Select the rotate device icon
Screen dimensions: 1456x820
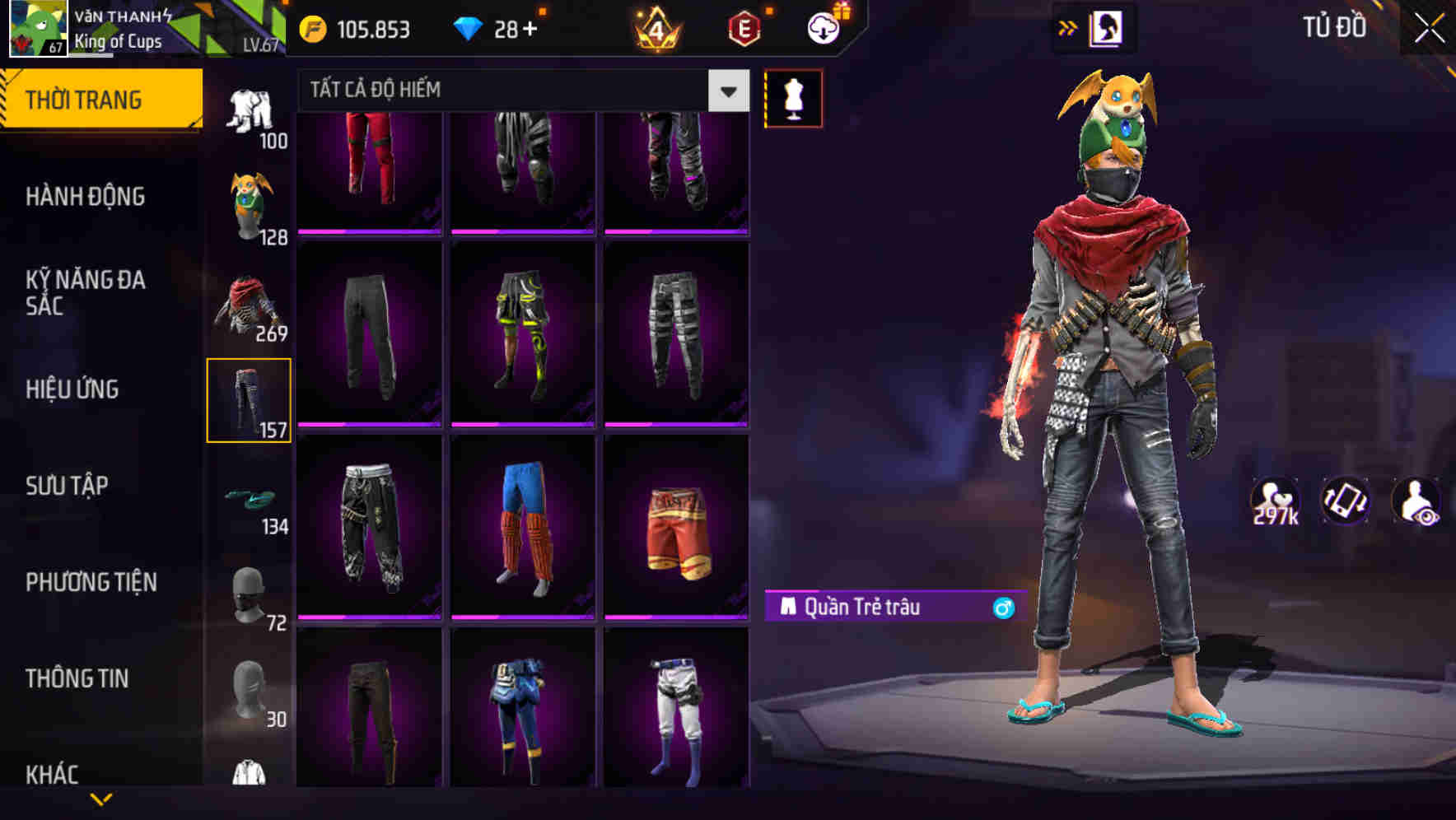pyautogui.click(x=1346, y=501)
